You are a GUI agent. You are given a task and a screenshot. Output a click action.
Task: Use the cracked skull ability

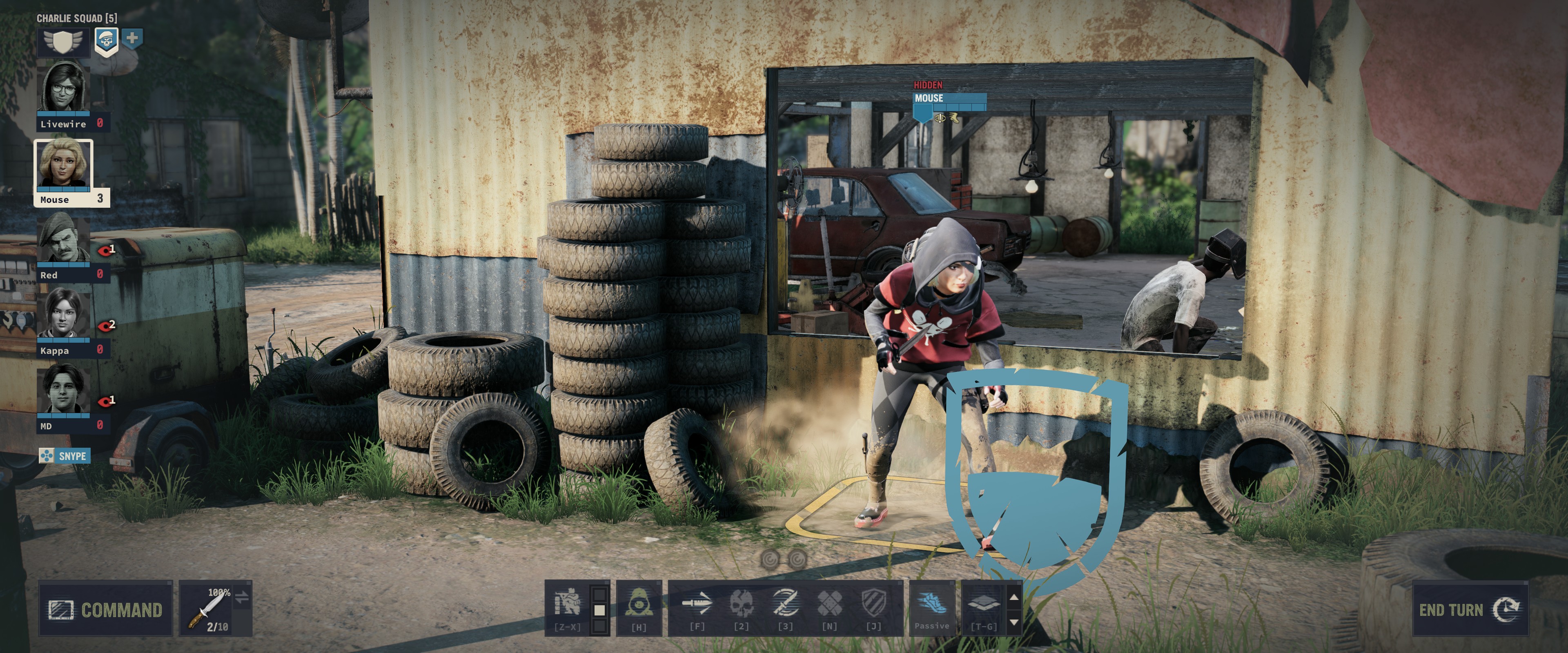pyautogui.click(x=741, y=606)
